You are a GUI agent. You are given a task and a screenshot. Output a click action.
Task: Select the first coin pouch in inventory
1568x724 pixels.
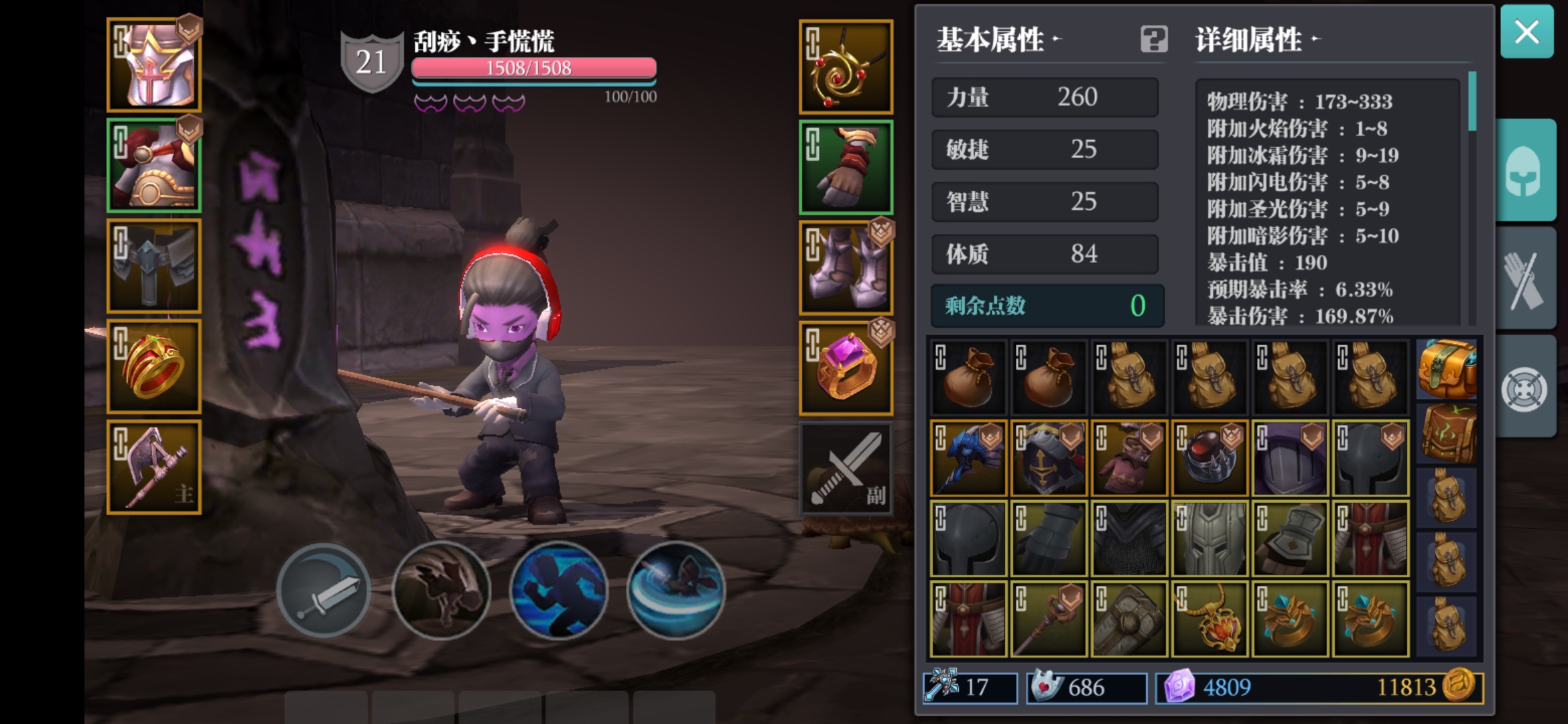coord(968,376)
